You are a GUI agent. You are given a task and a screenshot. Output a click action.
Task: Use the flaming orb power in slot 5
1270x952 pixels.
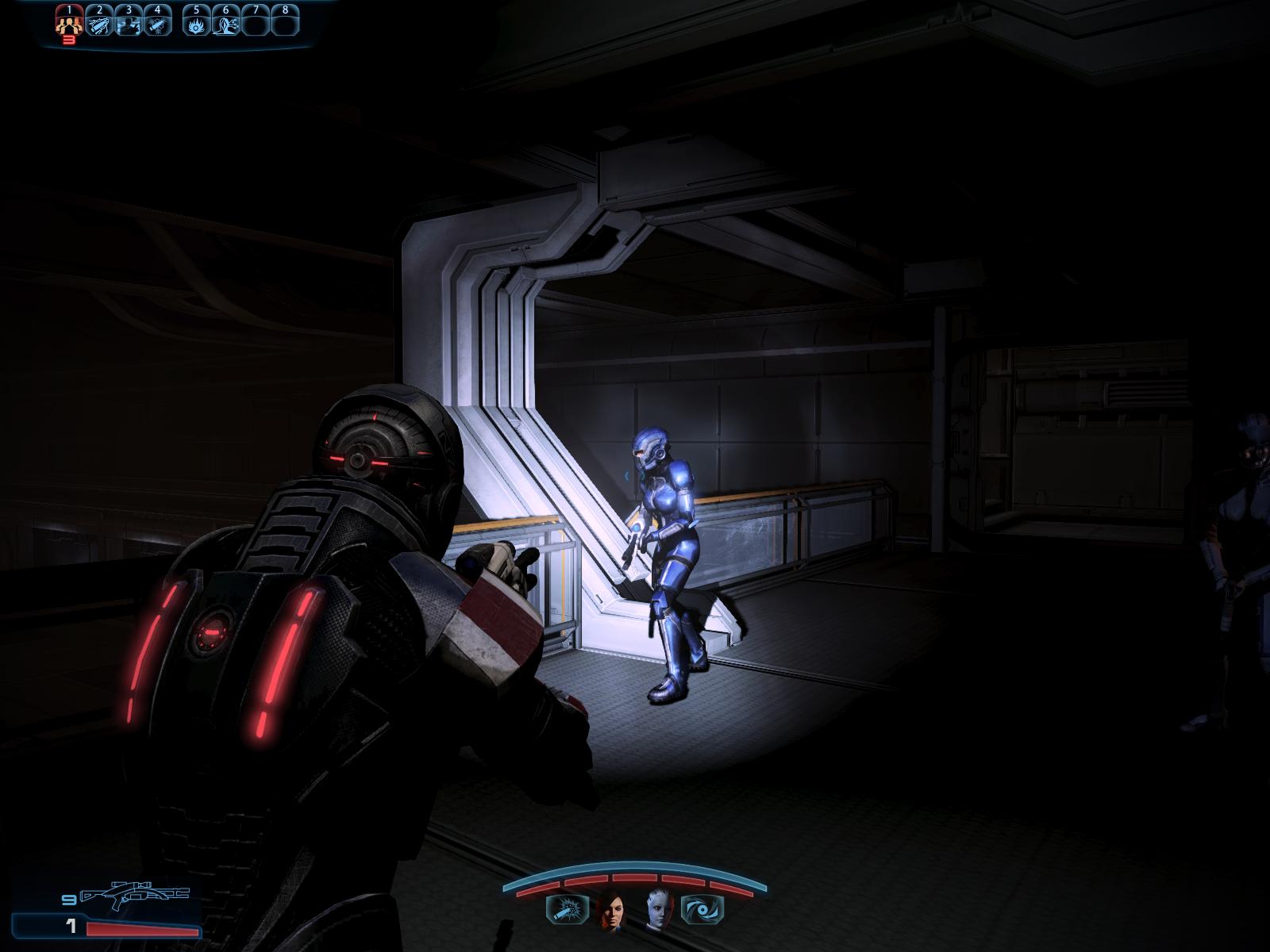click(x=197, y=24)
